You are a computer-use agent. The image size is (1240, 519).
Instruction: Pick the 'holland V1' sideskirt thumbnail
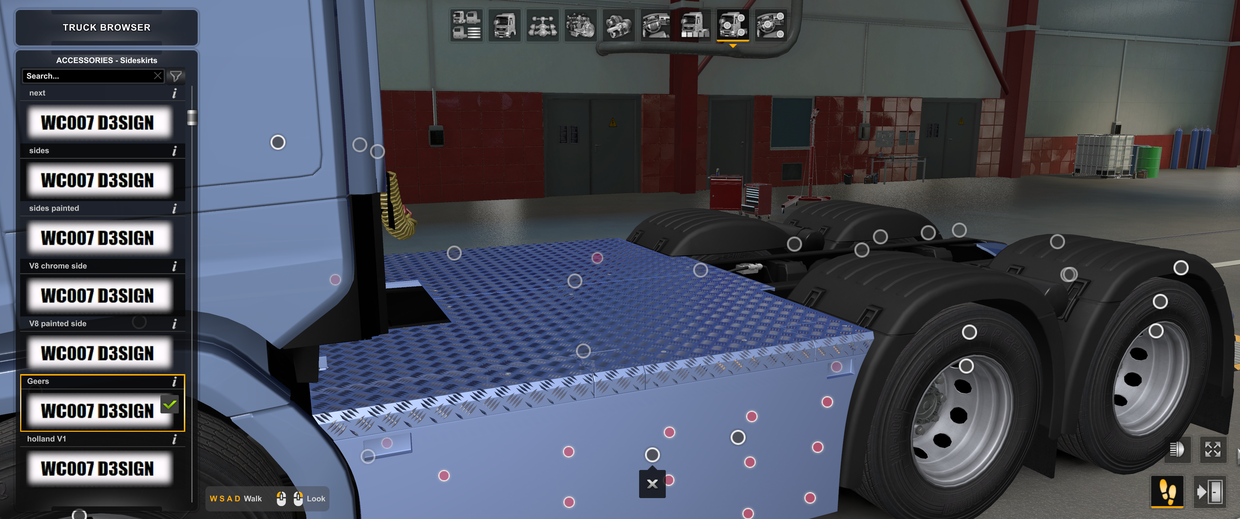97,468
